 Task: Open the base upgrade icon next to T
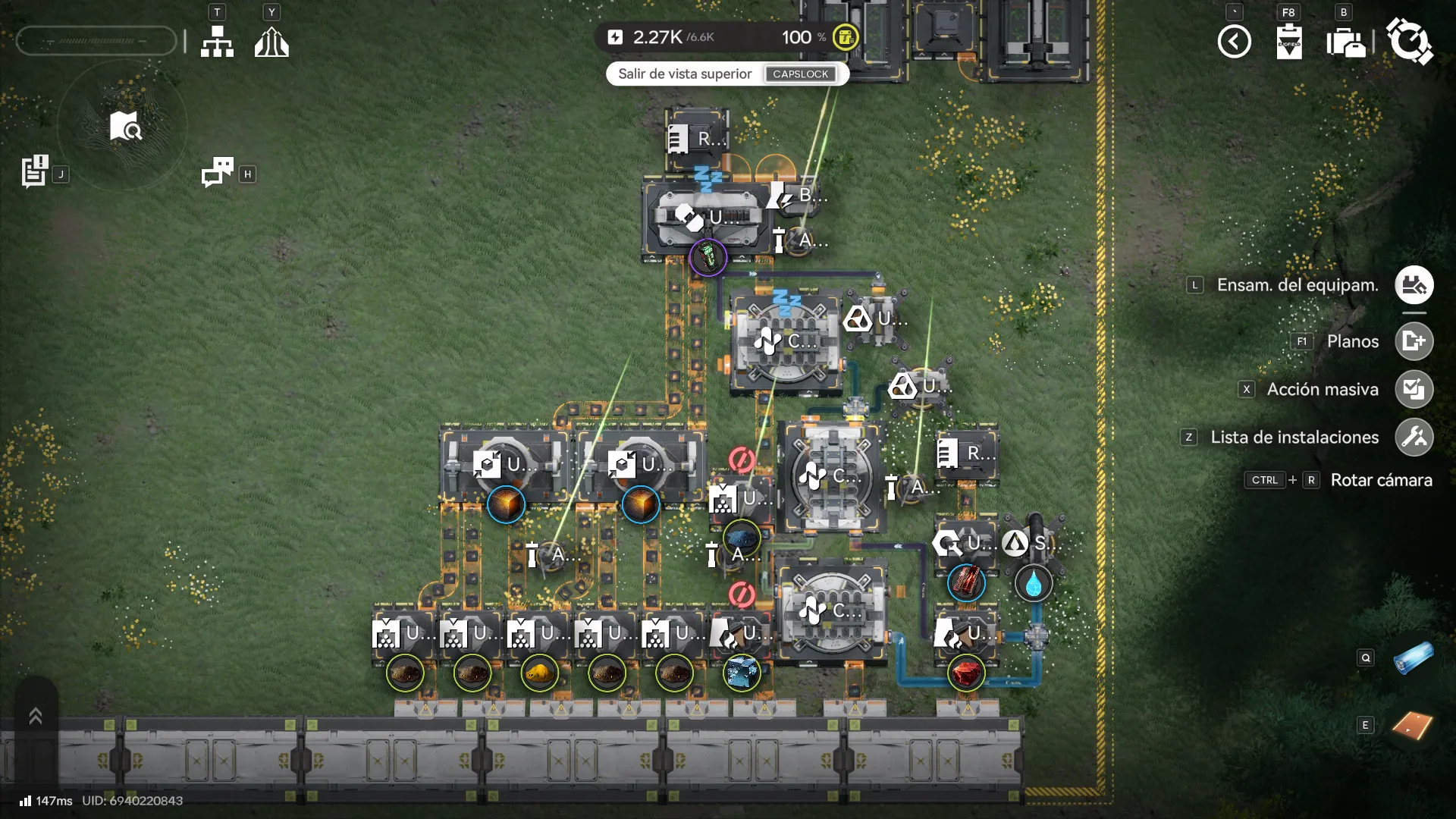click(272, 41)
